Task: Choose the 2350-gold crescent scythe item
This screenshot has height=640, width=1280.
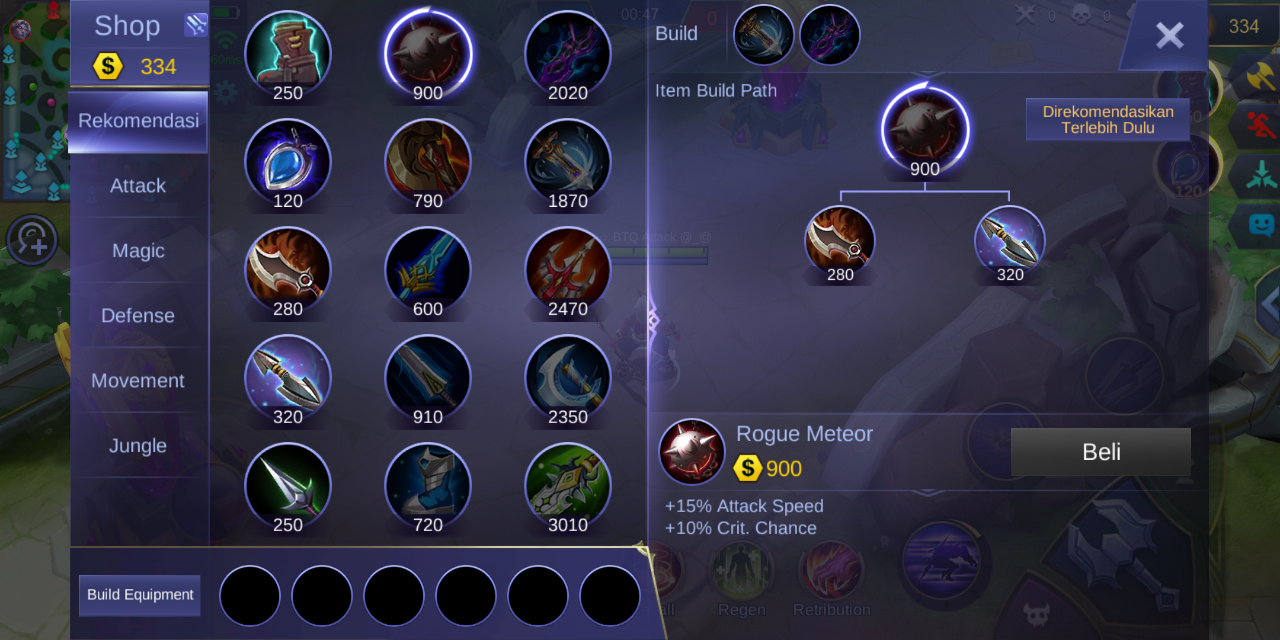Action: tap(568, 377)
